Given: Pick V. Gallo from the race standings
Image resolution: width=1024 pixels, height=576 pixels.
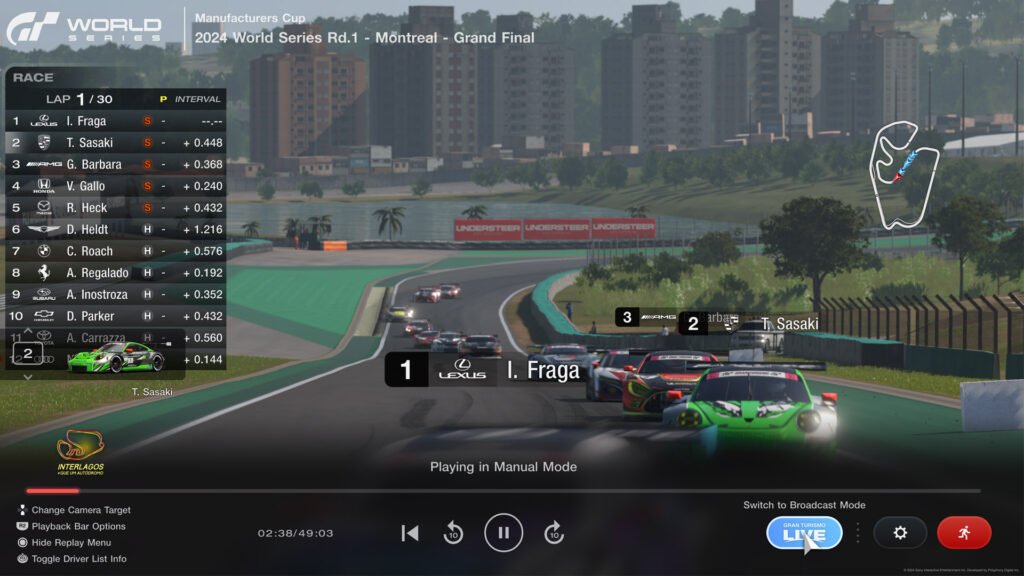Looking at the screenshot, I should (x=115, y=186).
